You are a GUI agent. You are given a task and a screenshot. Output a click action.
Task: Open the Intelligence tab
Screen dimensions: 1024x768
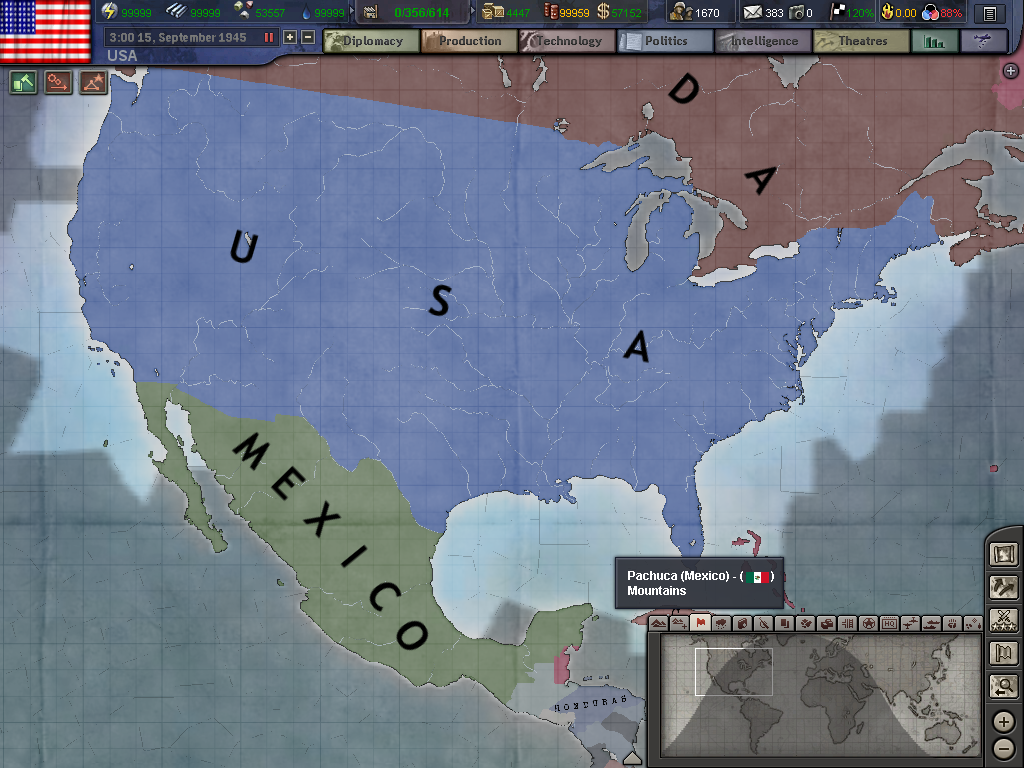pyautogui.click(x=763, y=41)
